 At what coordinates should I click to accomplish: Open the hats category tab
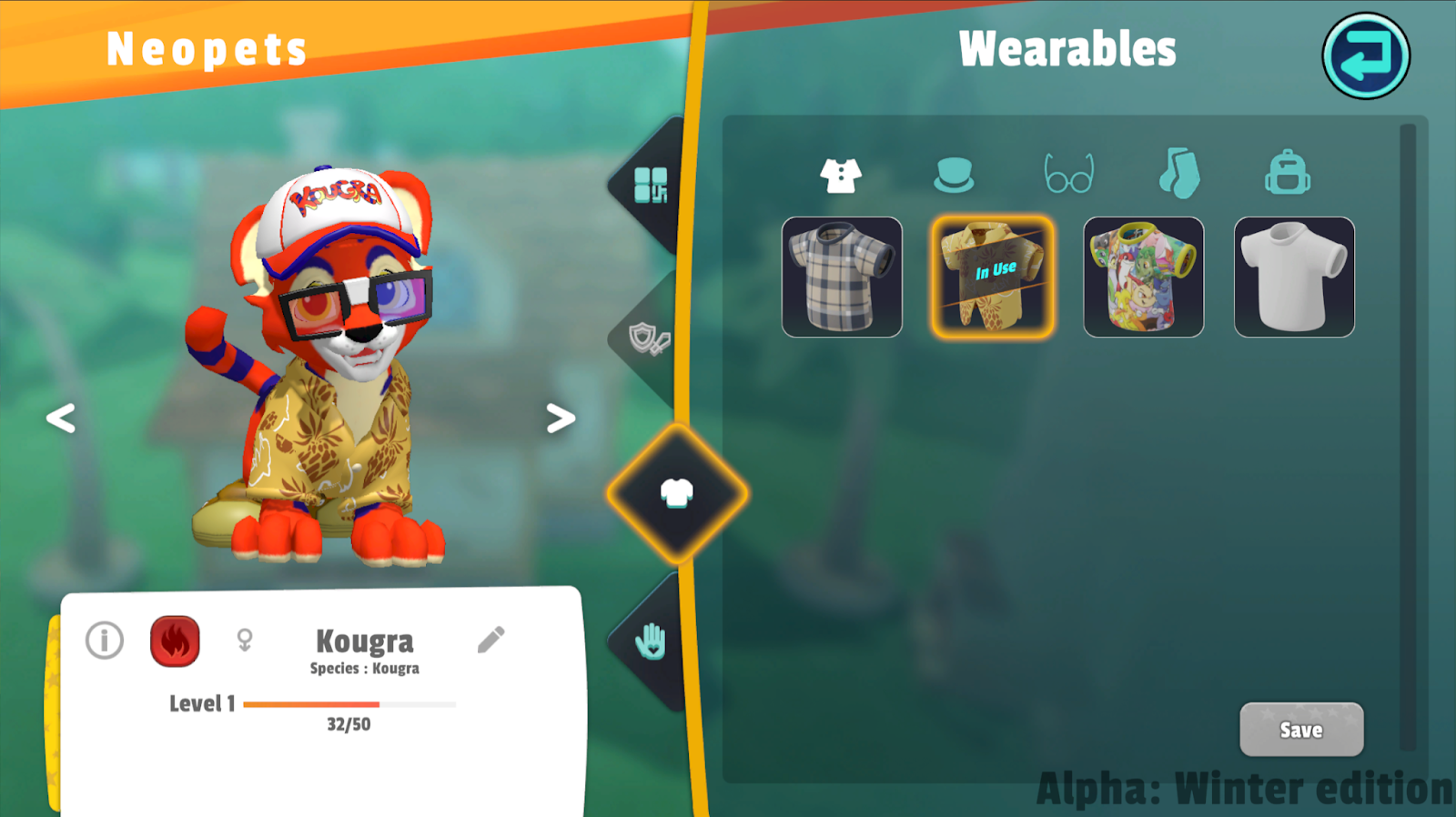953,175
